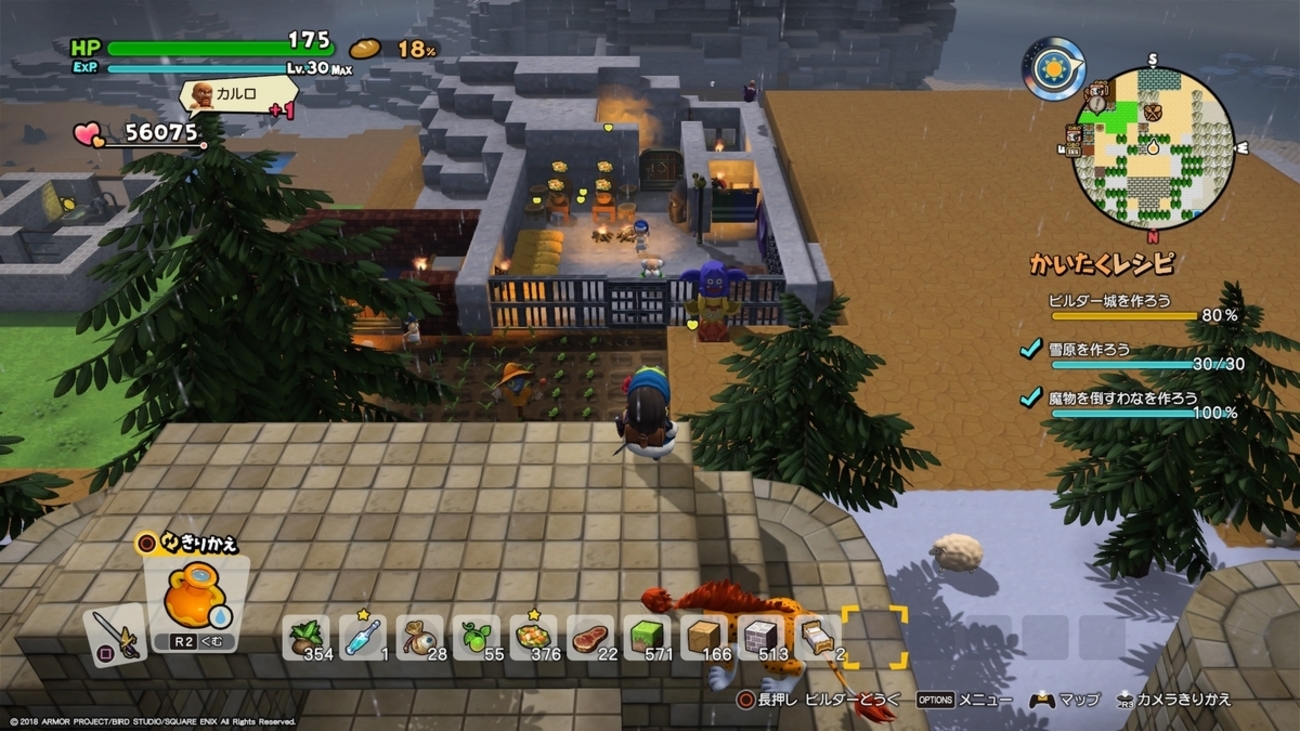Click the sun daytime clock icon

pos(1054,69)
